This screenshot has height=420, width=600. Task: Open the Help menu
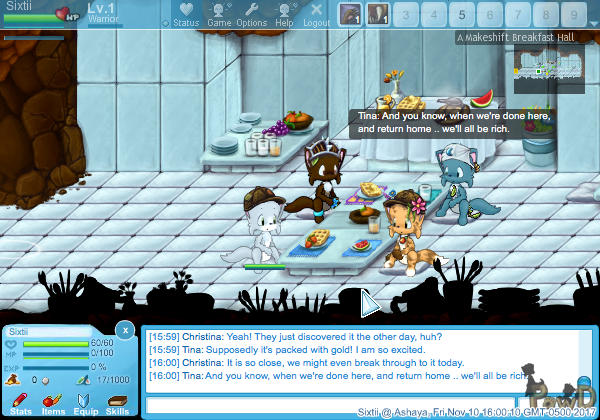pyautogui.click(x=284, y=14)
